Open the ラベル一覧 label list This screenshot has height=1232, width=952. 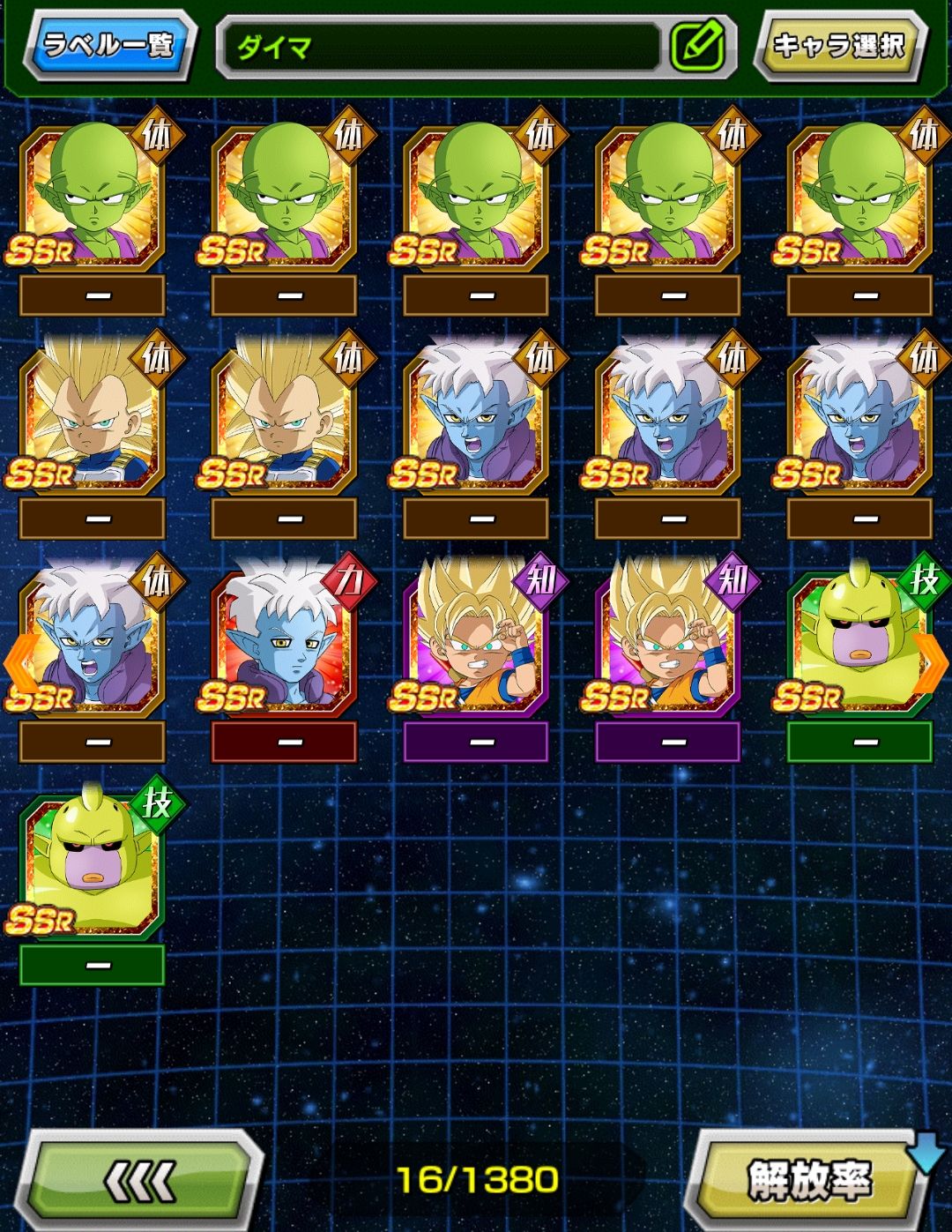click(x=109, y=44)
